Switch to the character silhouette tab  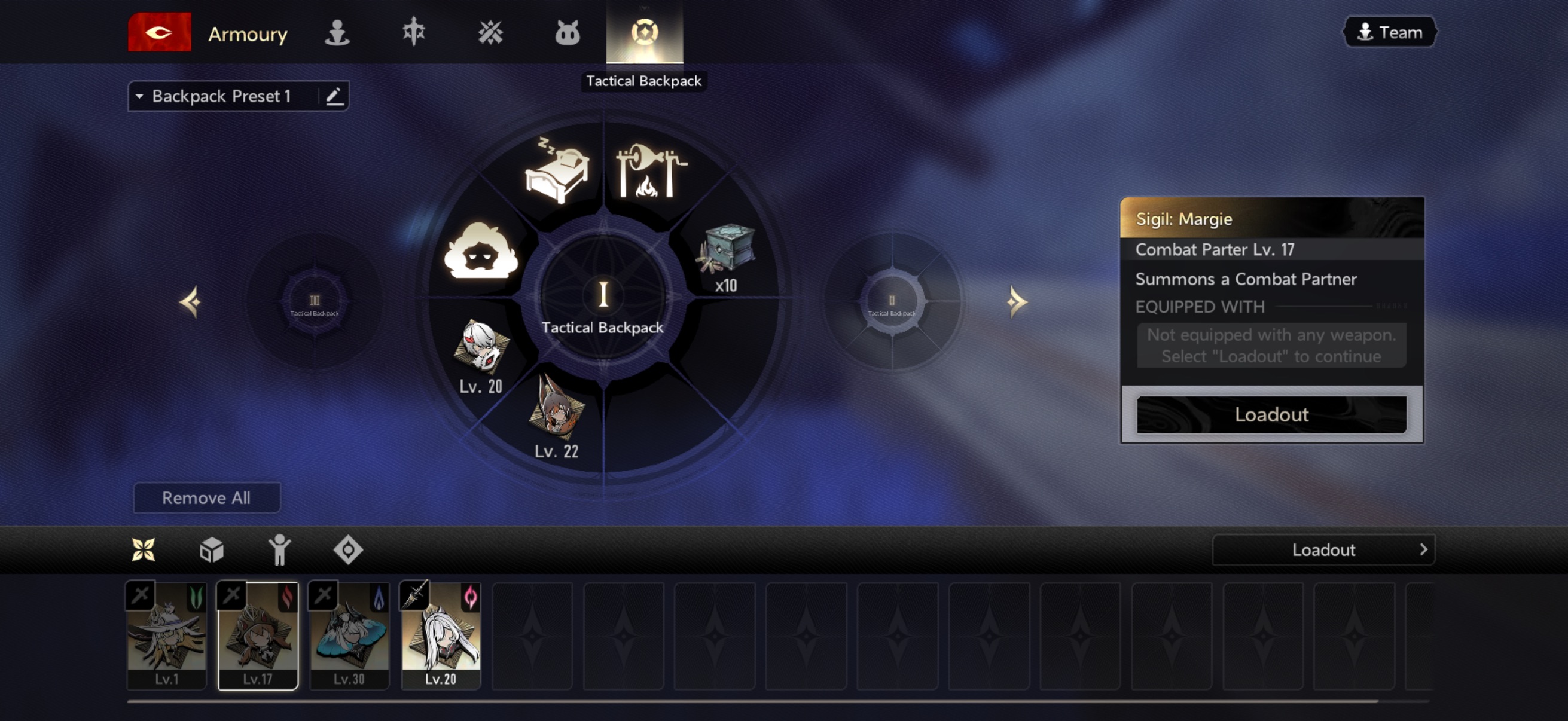pos(337,32)
